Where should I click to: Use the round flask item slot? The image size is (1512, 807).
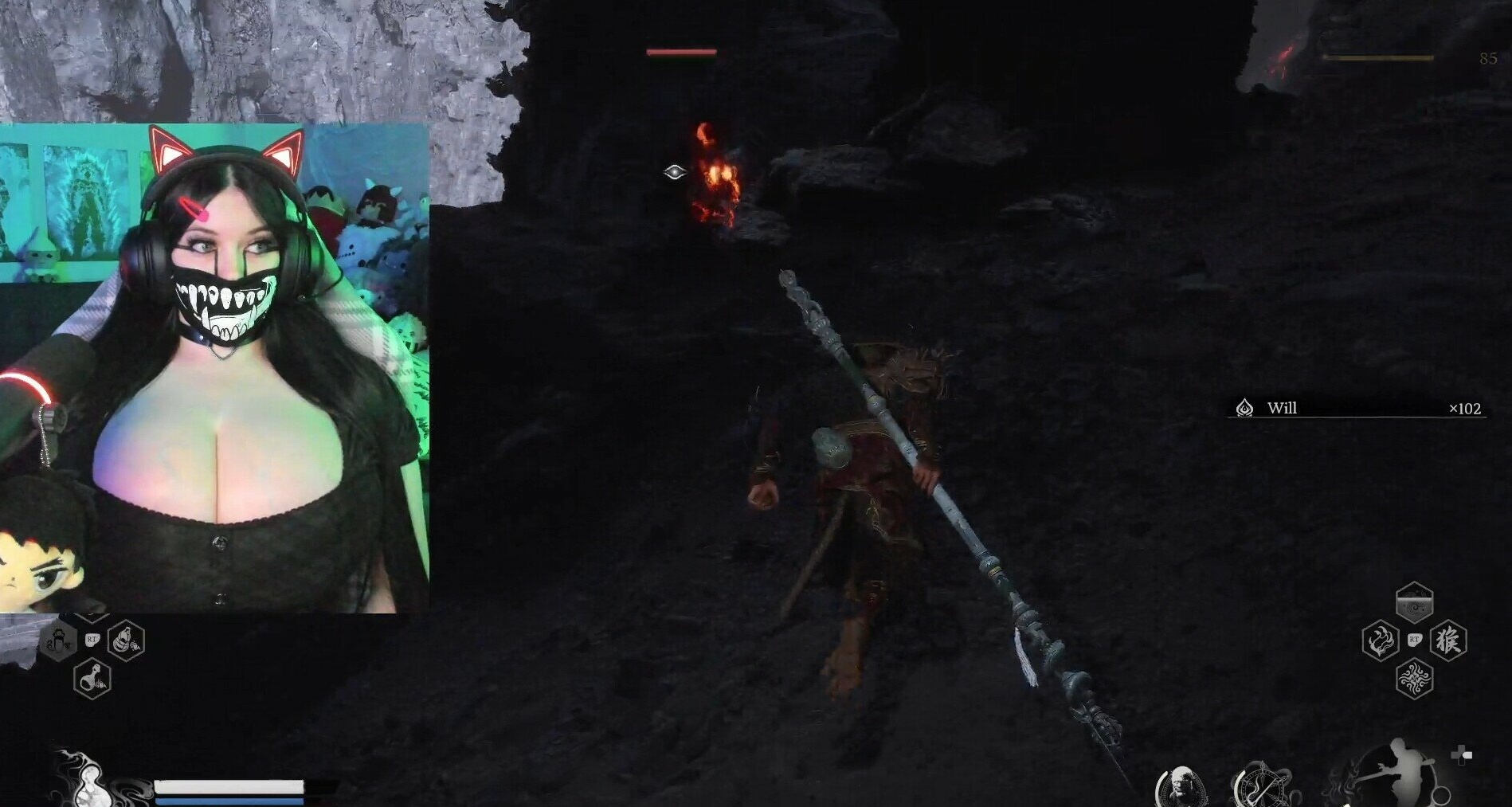[x=92, y=680]
